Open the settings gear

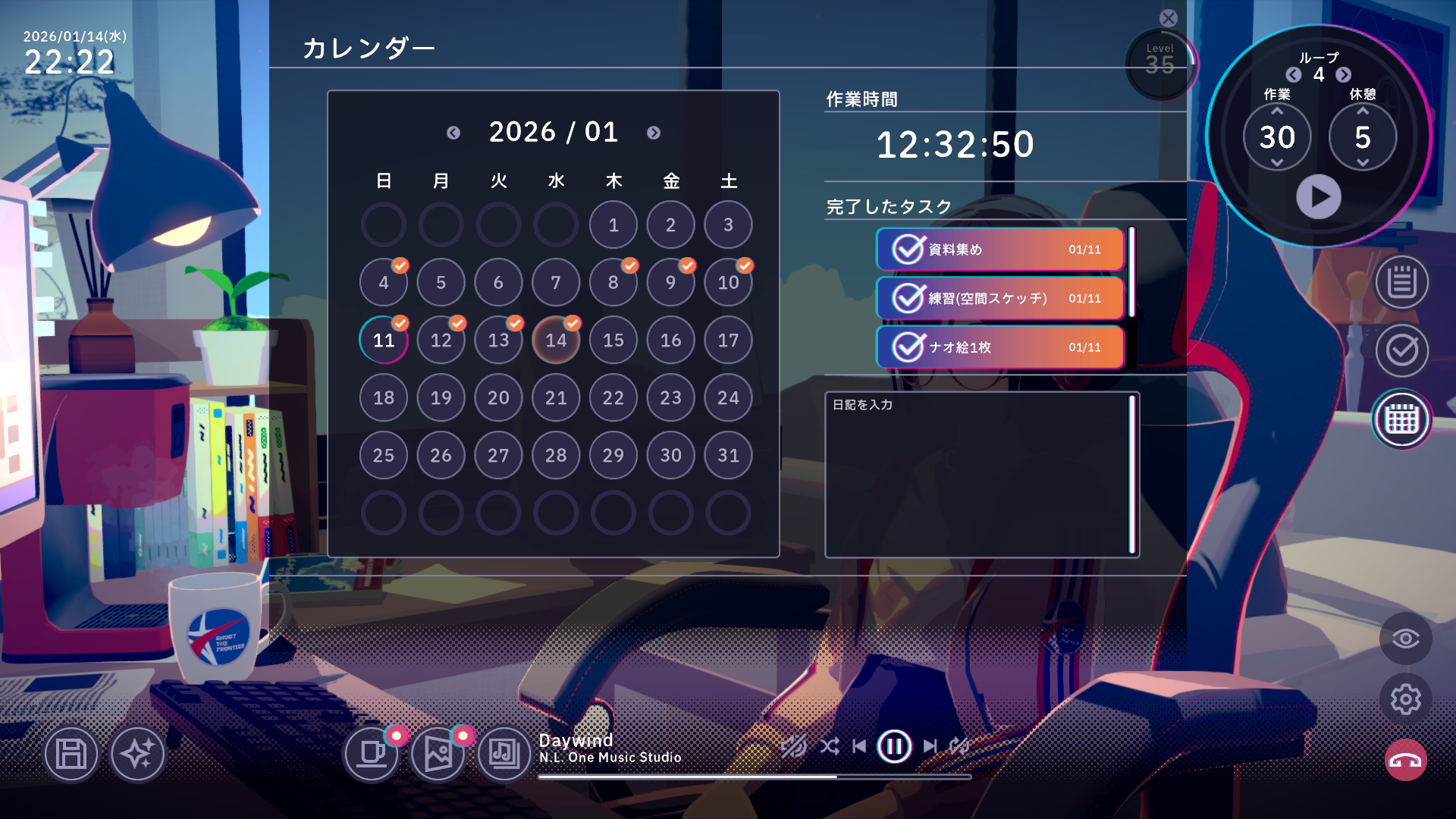[x=1407, y=699]
